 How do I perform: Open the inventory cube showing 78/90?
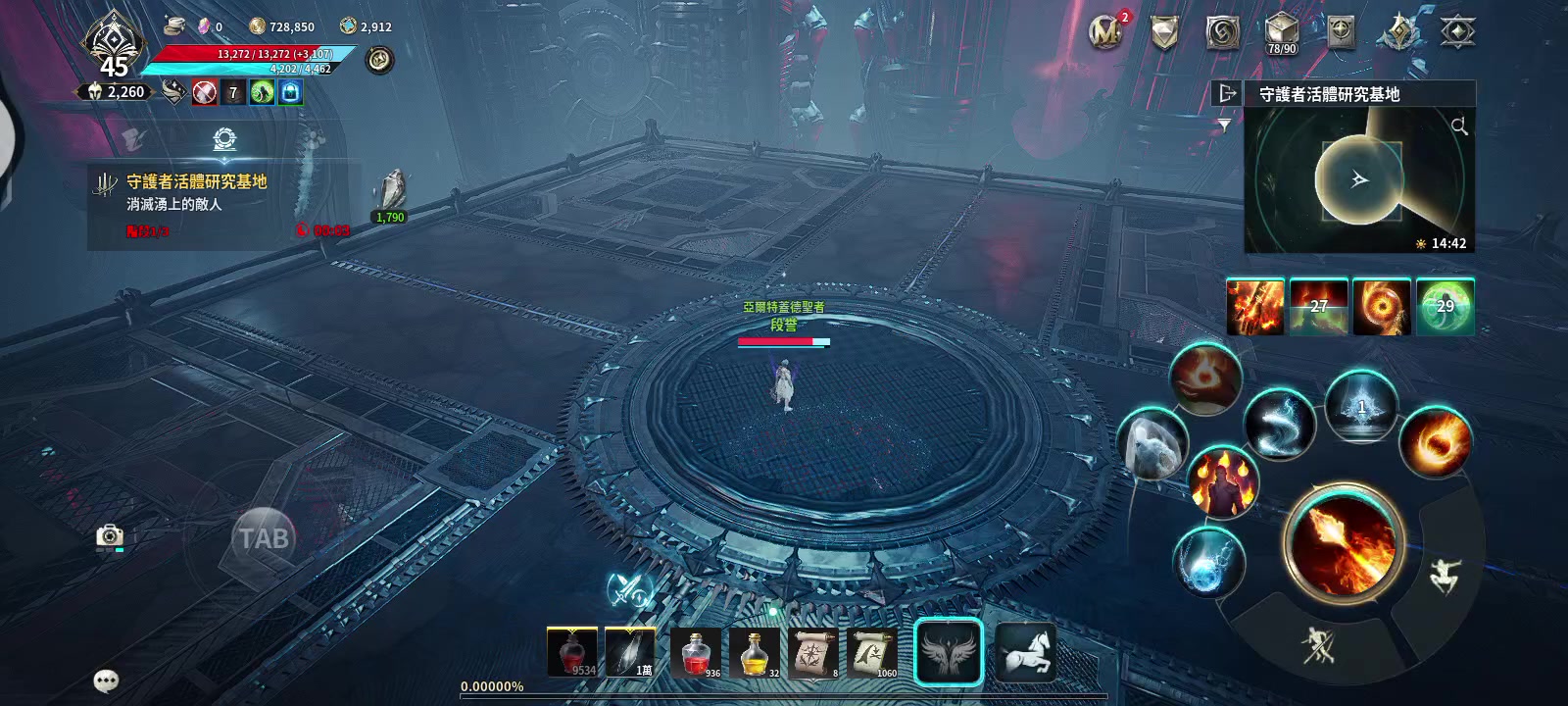click(1281, 32)
